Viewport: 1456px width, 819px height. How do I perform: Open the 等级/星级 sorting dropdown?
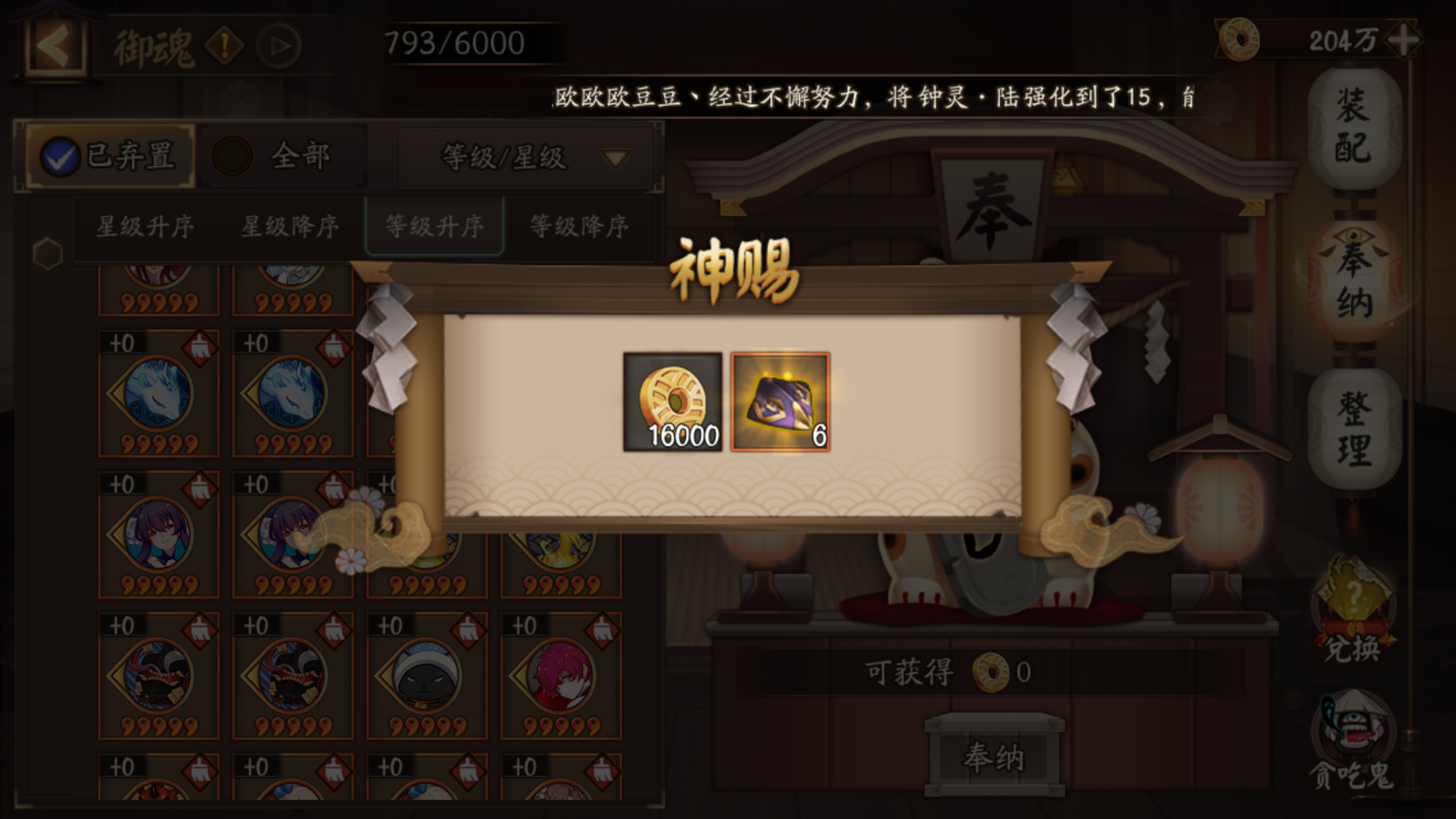pos(520,157)
